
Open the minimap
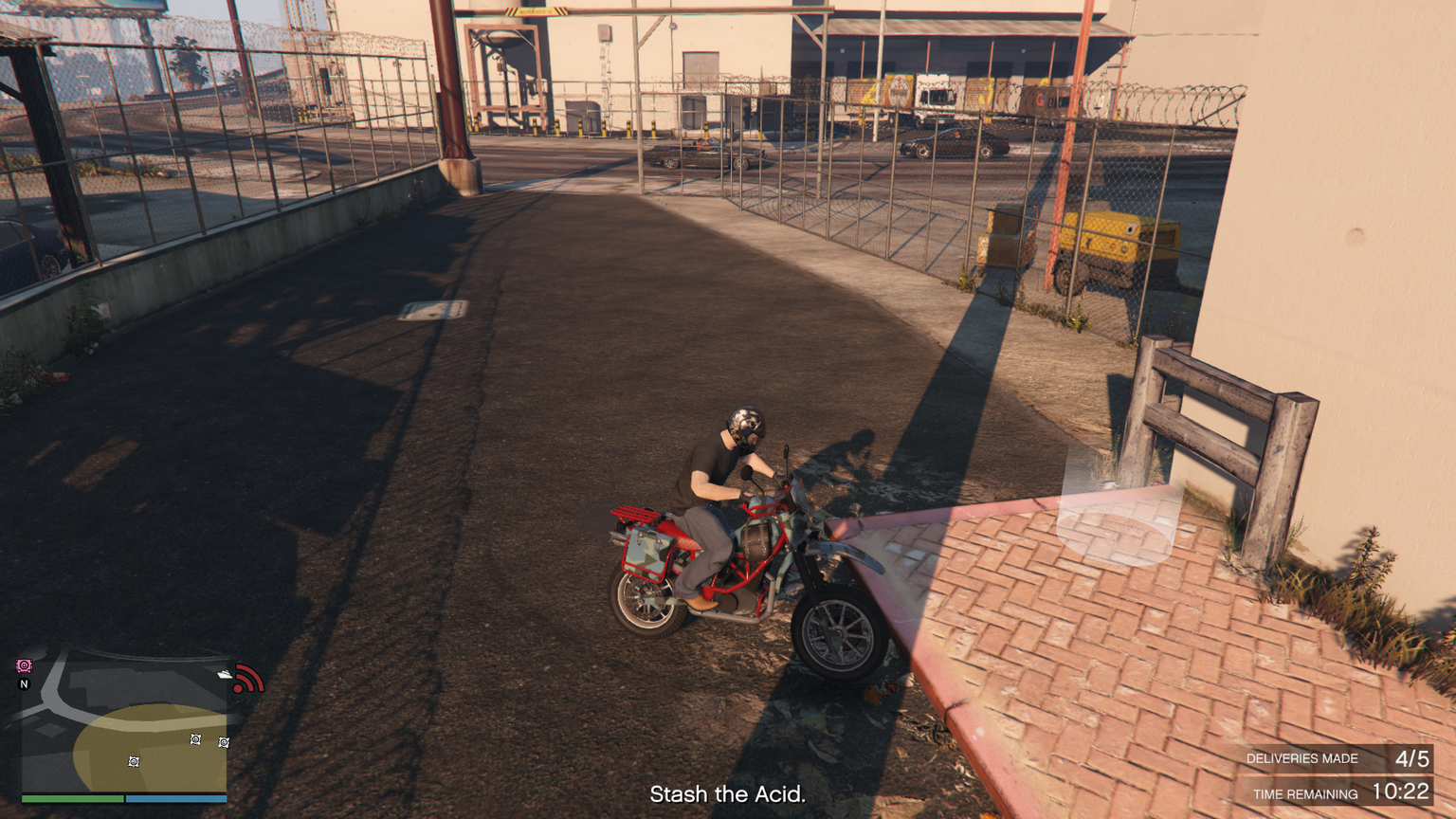(123, 720)
